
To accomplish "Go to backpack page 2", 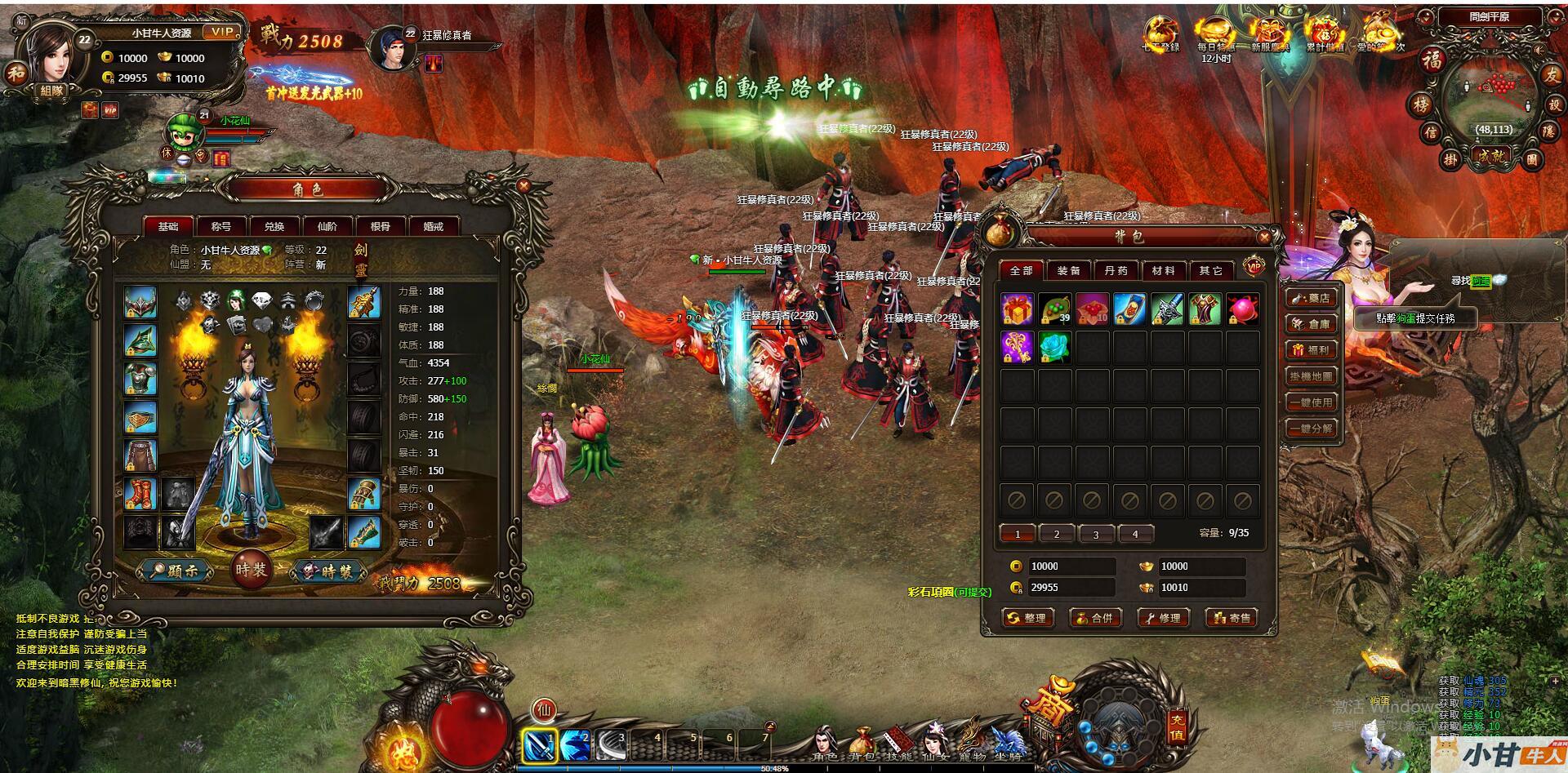I will (1057, 534).
